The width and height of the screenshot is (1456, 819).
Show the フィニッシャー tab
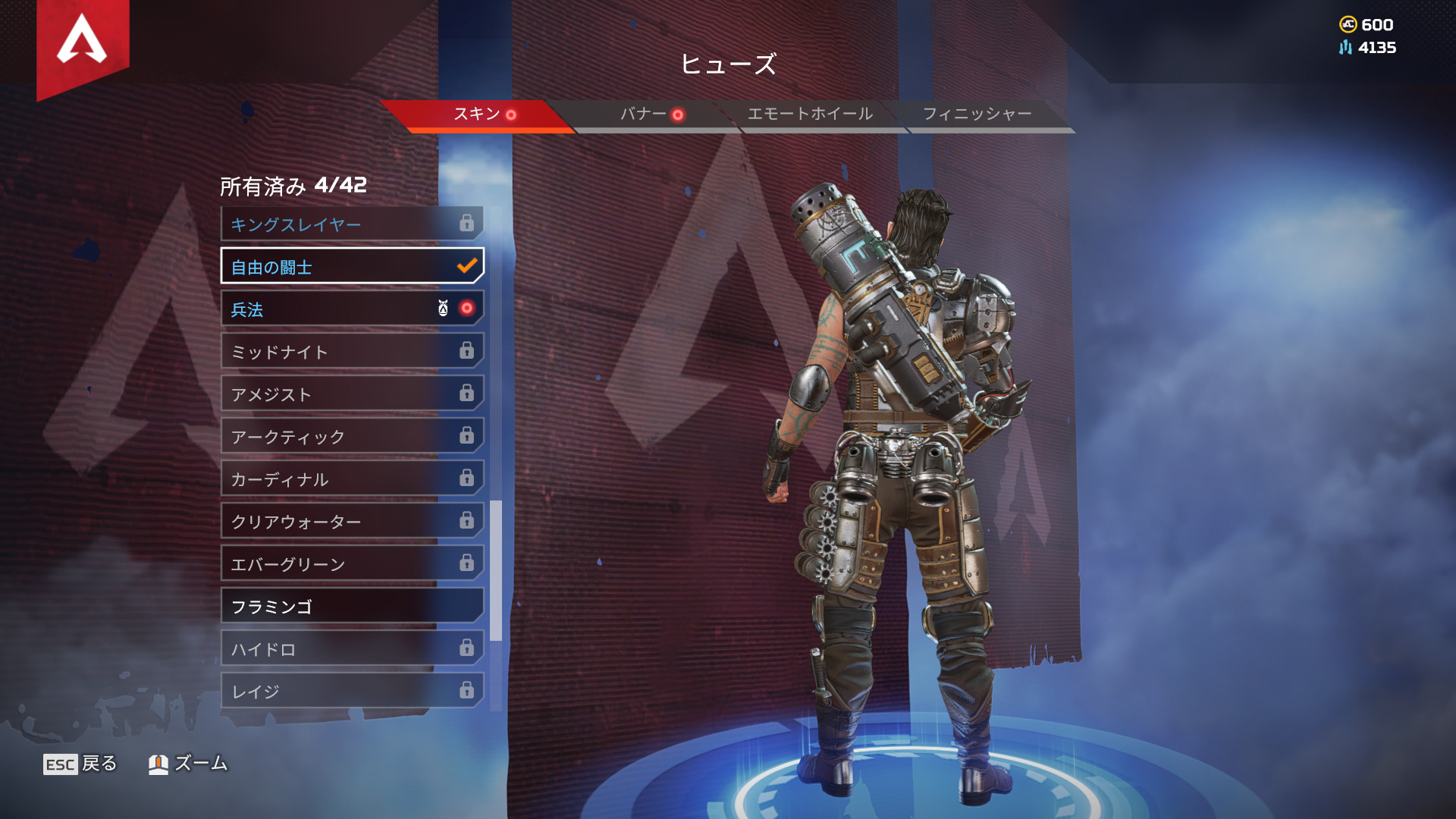click(977, 115)
